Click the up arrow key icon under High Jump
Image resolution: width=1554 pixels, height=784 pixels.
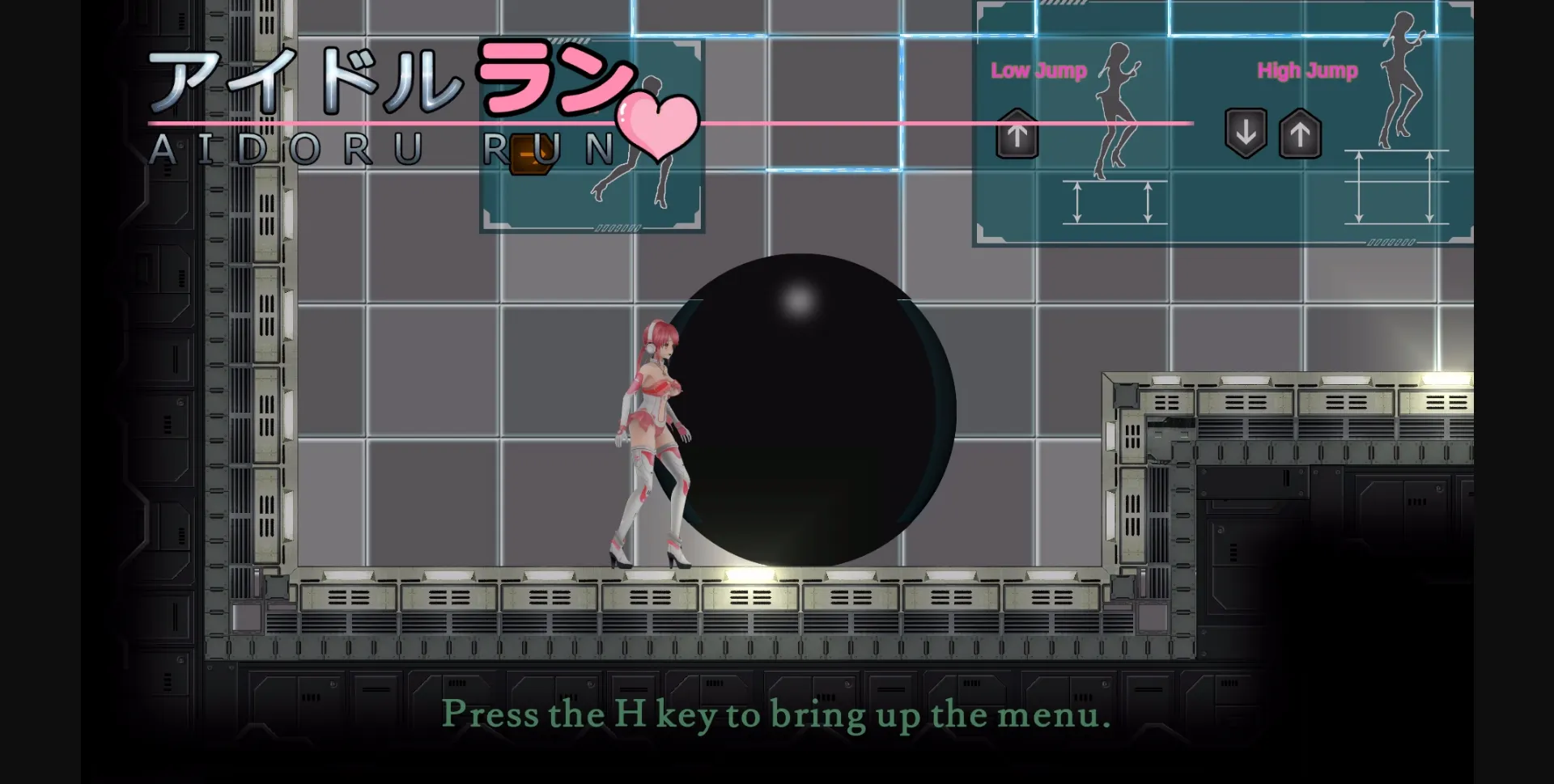click(1300, 135)
